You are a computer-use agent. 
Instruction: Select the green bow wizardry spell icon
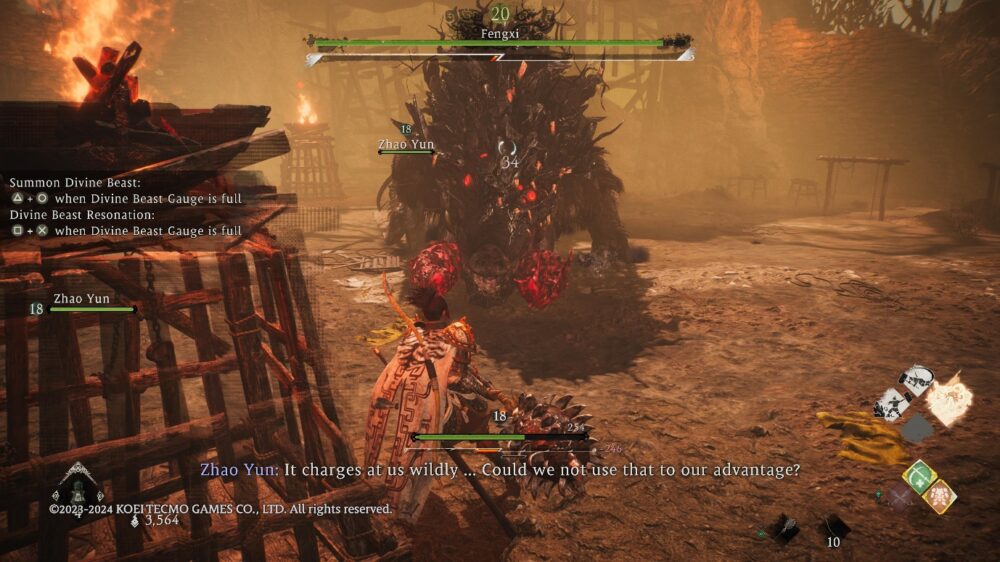pyautogui.click(x=919, y=476)
